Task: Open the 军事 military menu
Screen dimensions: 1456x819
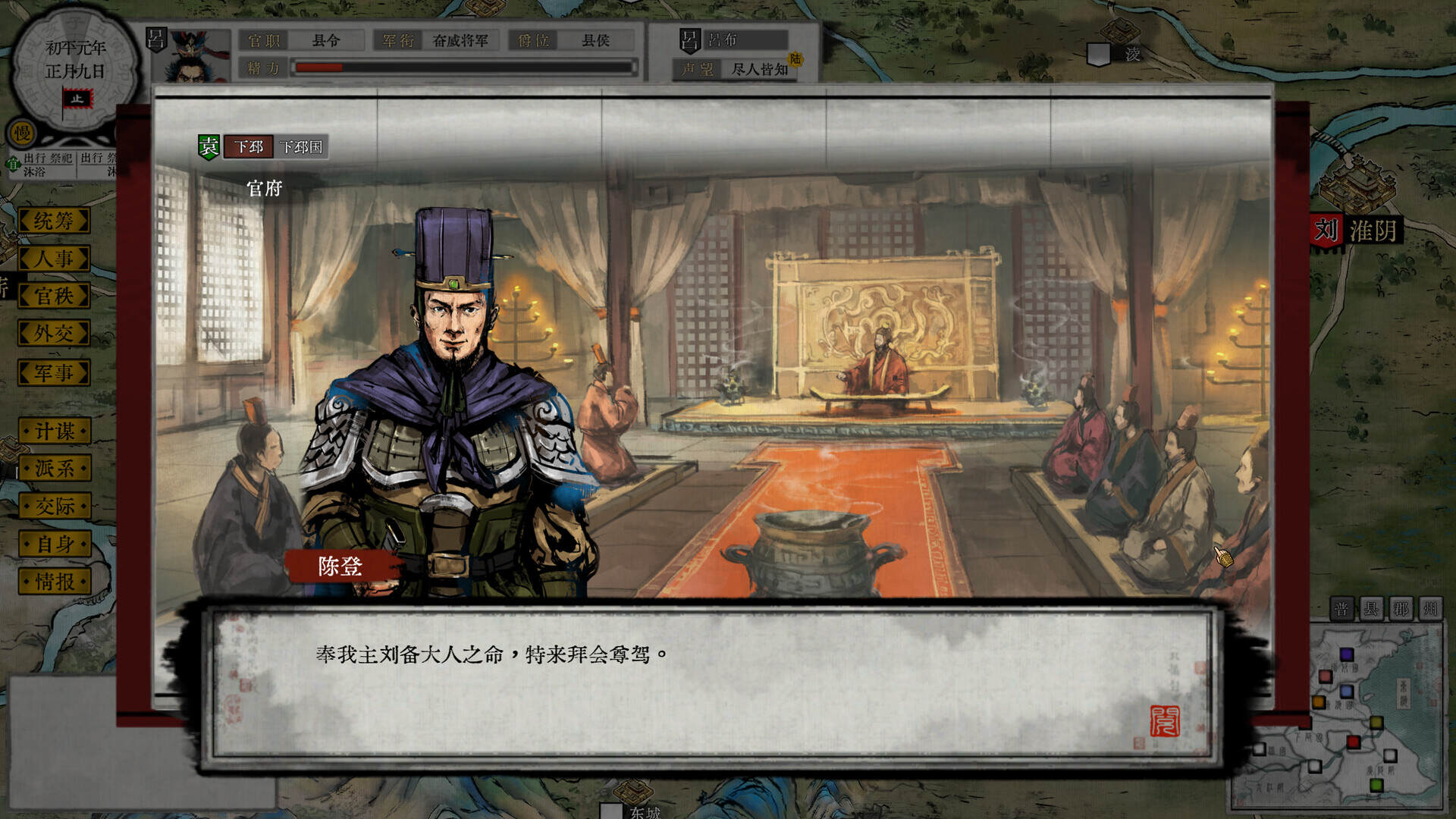Action: pos(52,372)
